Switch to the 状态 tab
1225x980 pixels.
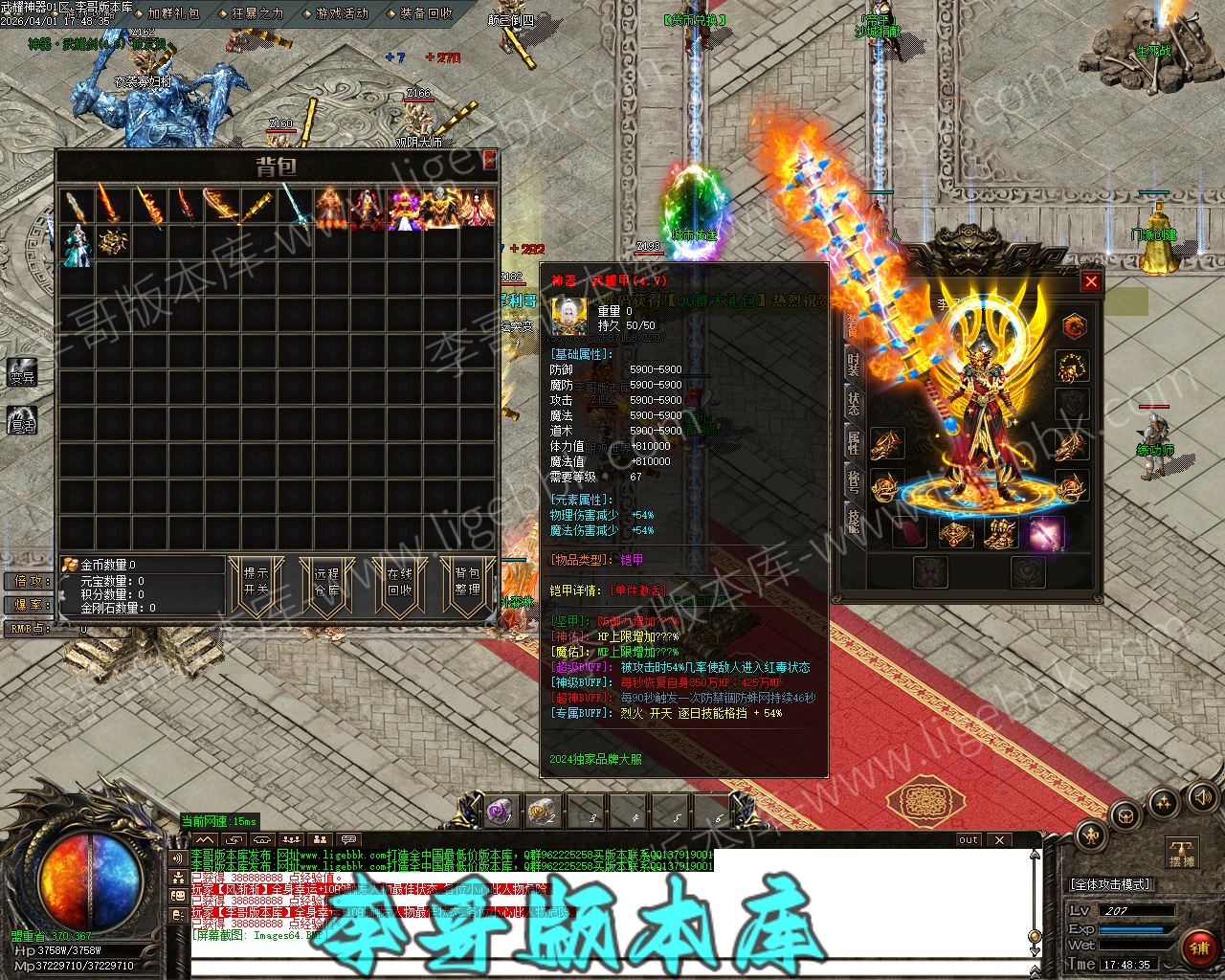coord(853,403)
